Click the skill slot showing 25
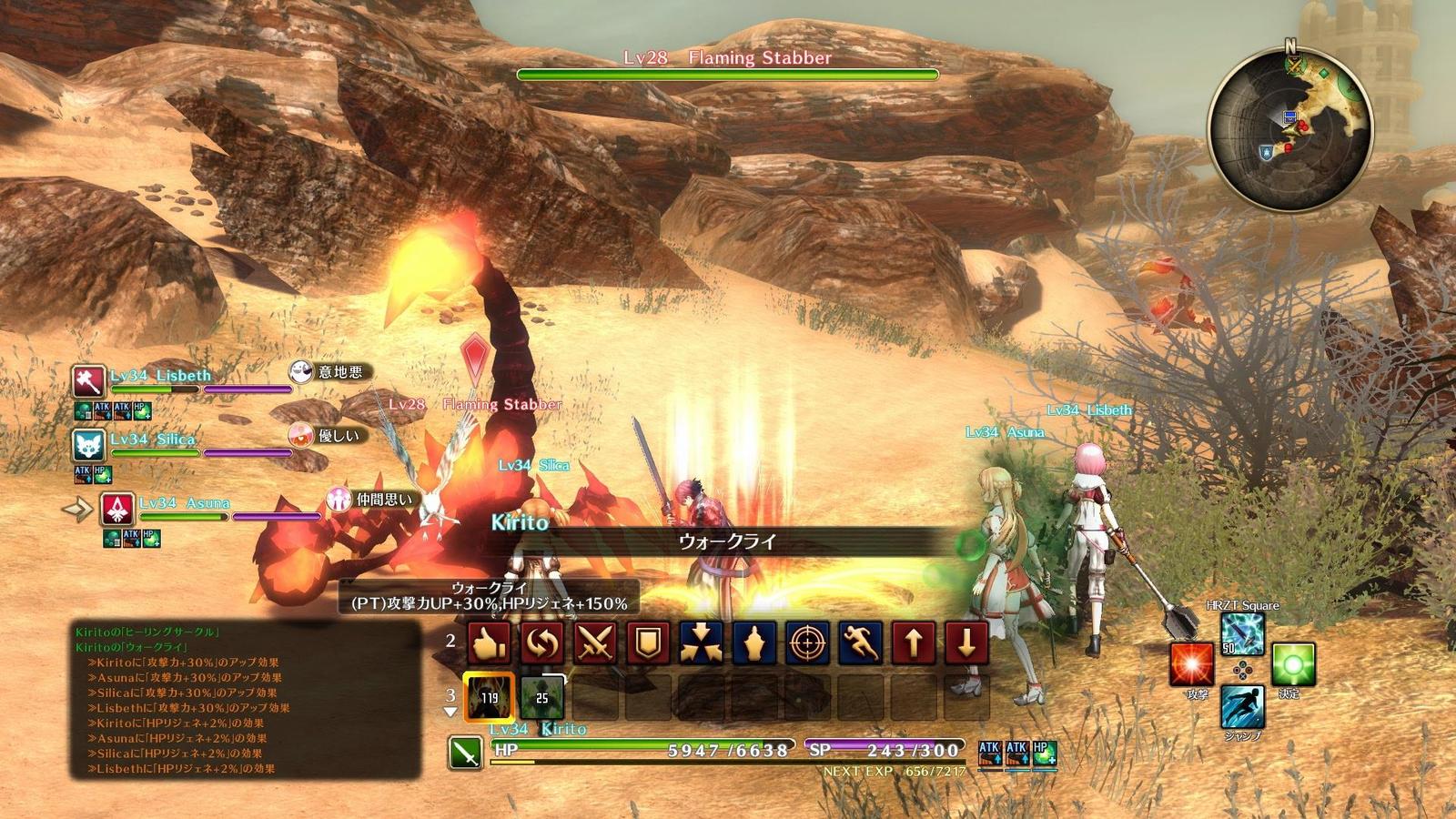Screen dimensions: 1456x819 coord(541,698)
